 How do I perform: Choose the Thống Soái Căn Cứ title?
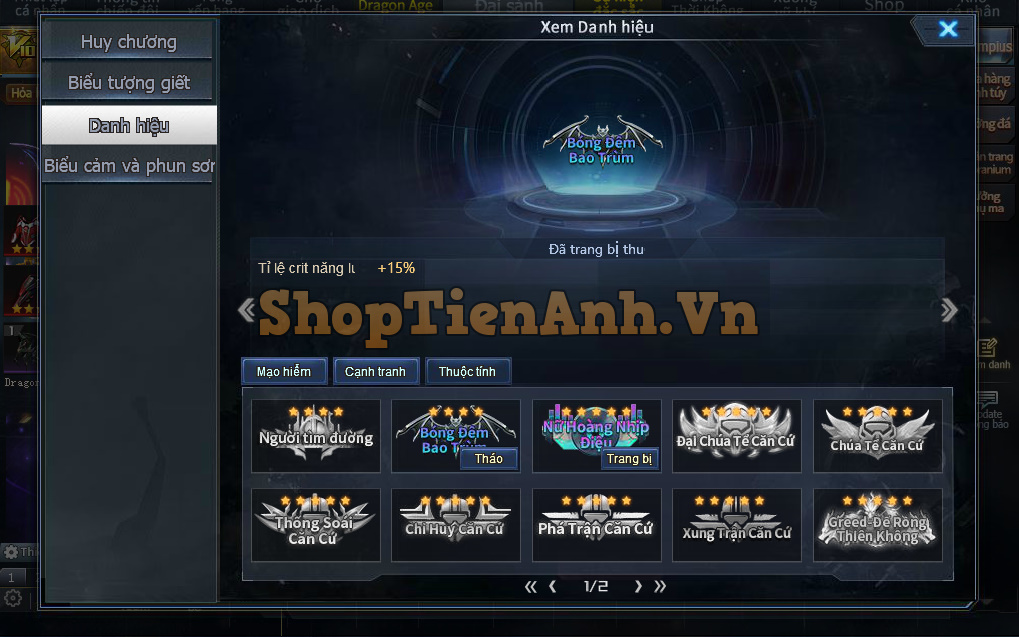[x=316, y=524]
